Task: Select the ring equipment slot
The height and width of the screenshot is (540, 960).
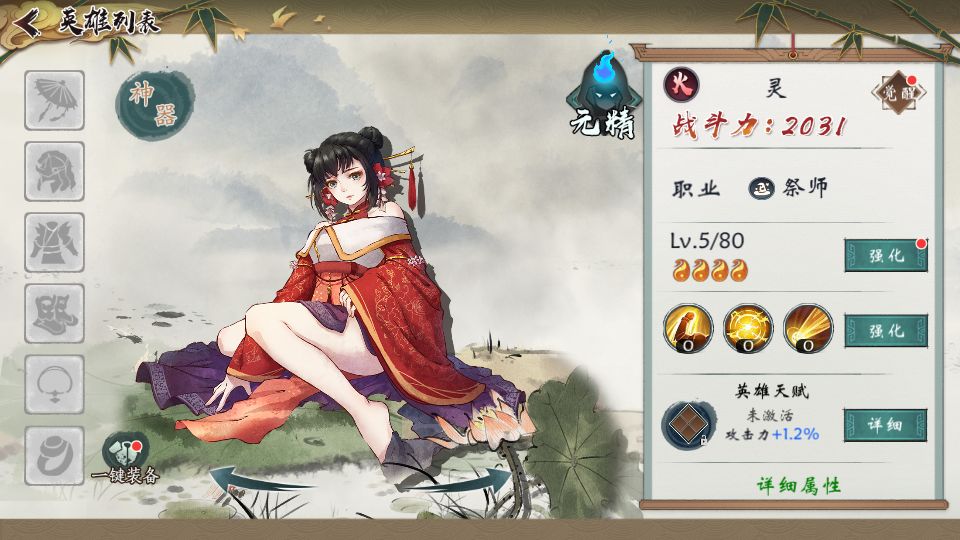Action: click(54, 456)
